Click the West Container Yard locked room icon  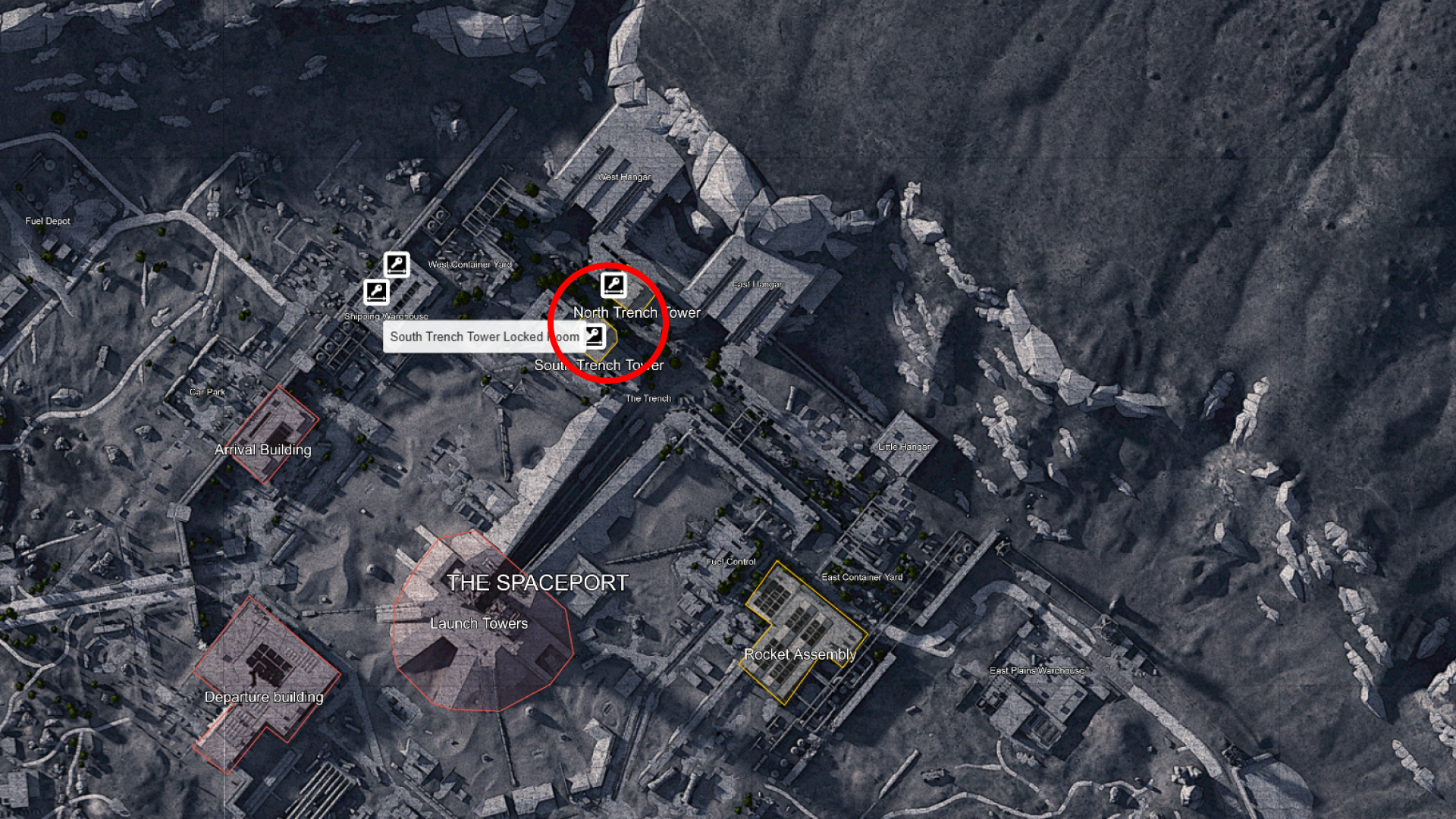click(x=396, y=264)
